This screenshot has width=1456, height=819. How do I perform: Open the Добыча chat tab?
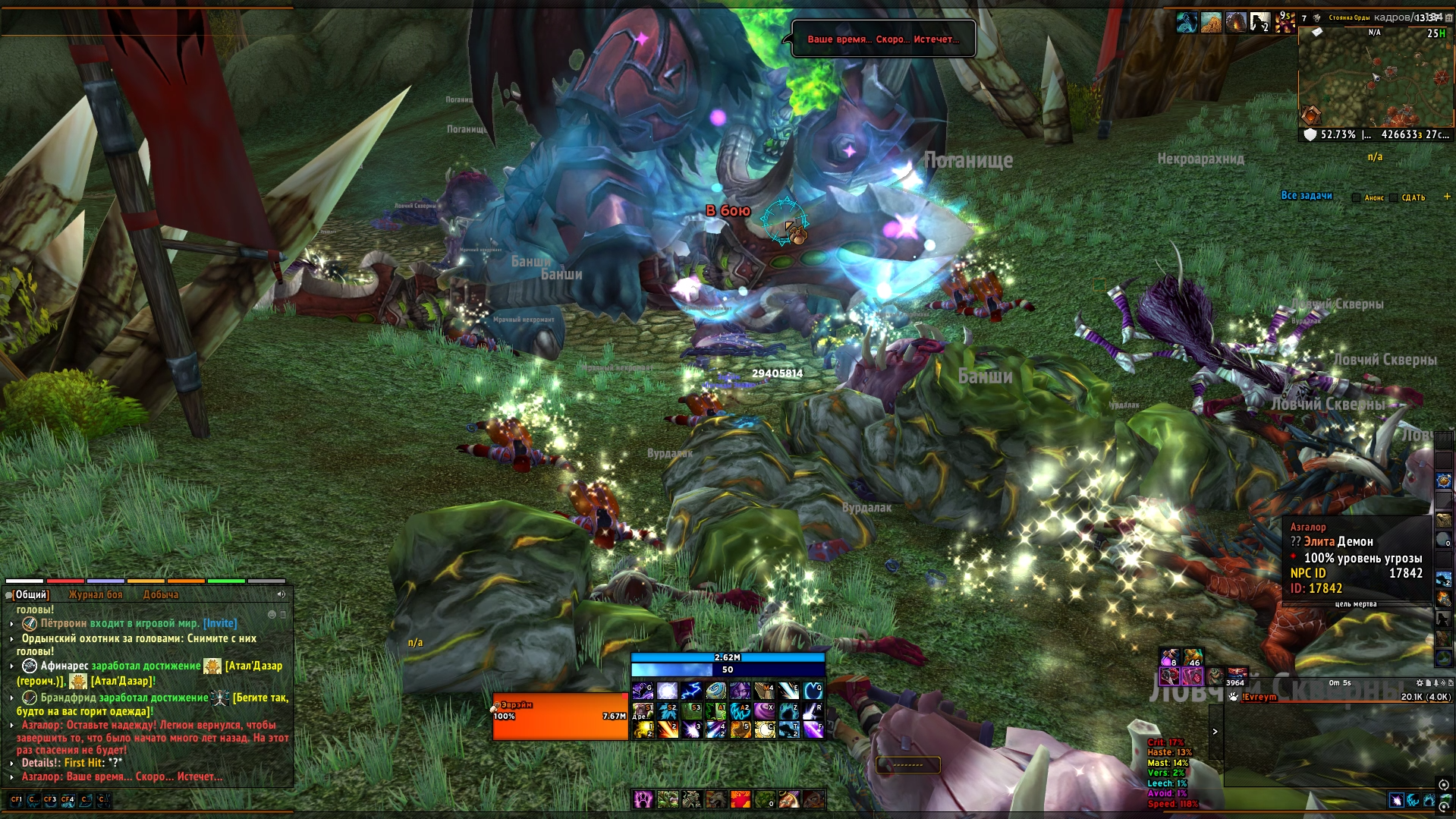pos(160,595)
